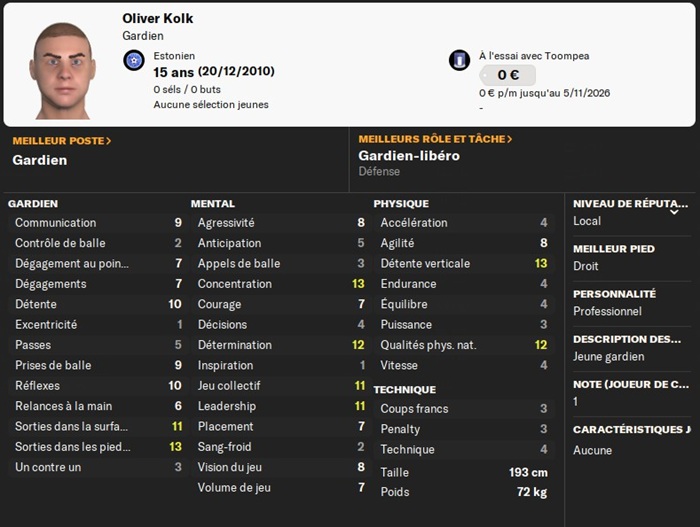Screen dimensions: 700x527
Task: Open the Meilleurs Rôle et Tâche link
Action: coord(435,139)
